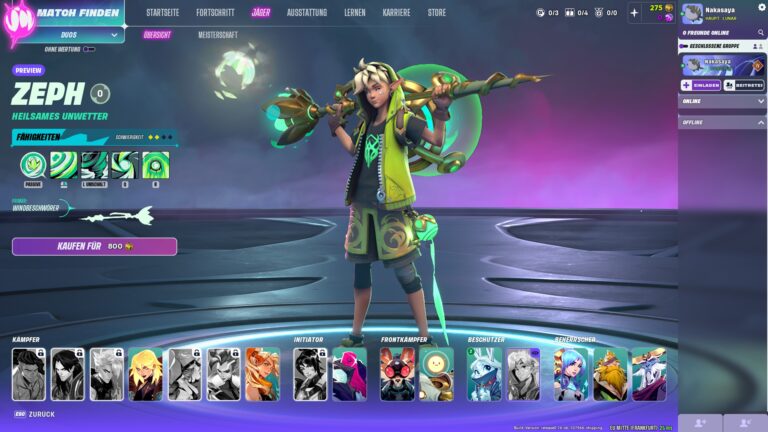Viewport: 768px width, 432px height.
Task: Invite a player with Einladen
Action: 700,85
